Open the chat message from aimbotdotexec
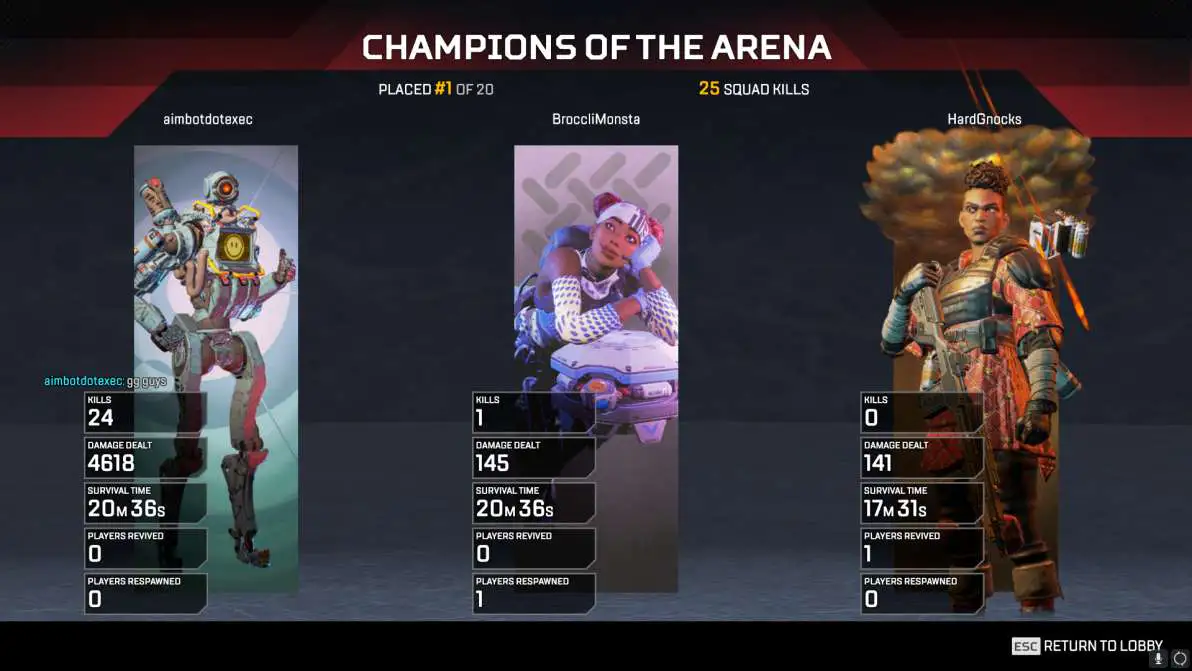This screenshot has height=671, width=1192. pyautogui.click(x=105, y=381)
